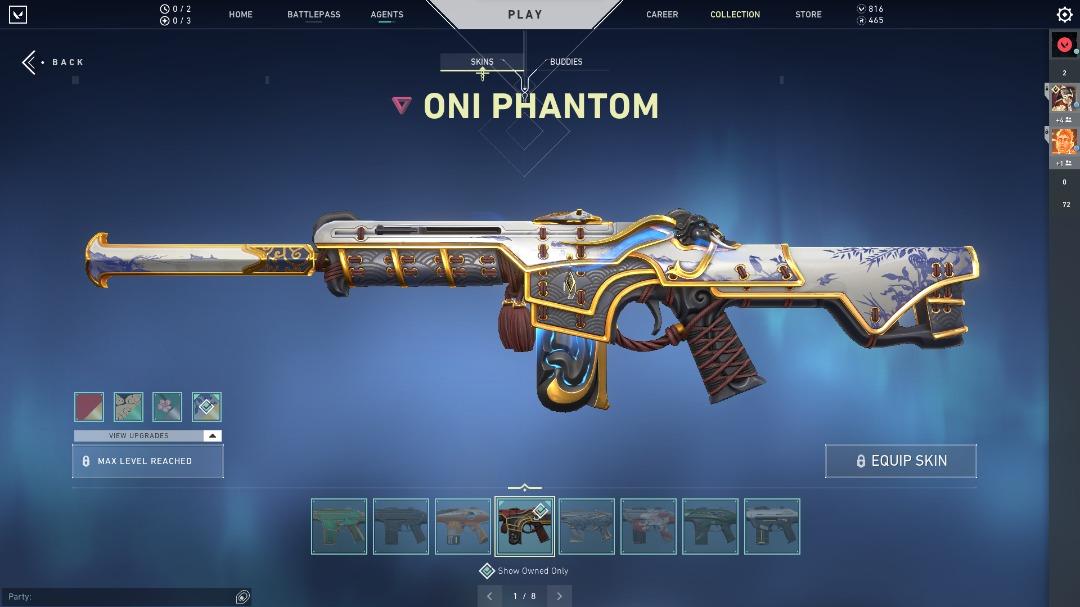The height and width of the screenshot is (607, 1080).
Task: Select the blue-and-white checked variant swatch
Action: coord(206,407)
